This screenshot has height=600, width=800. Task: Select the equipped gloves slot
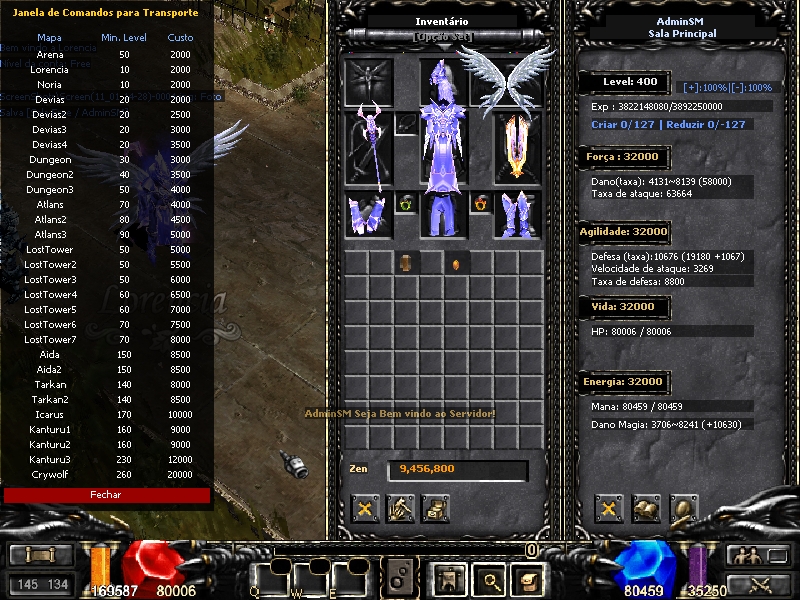click(368, 214)
